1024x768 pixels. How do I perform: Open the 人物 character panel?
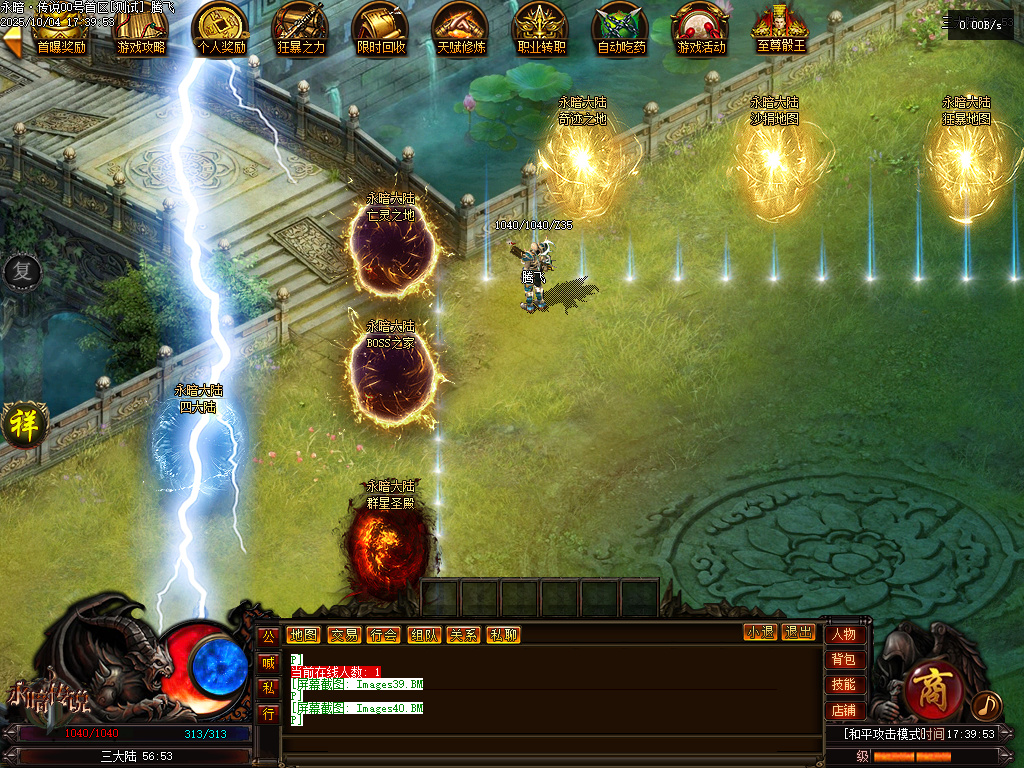pyautogui.click(x=844, y=634)
